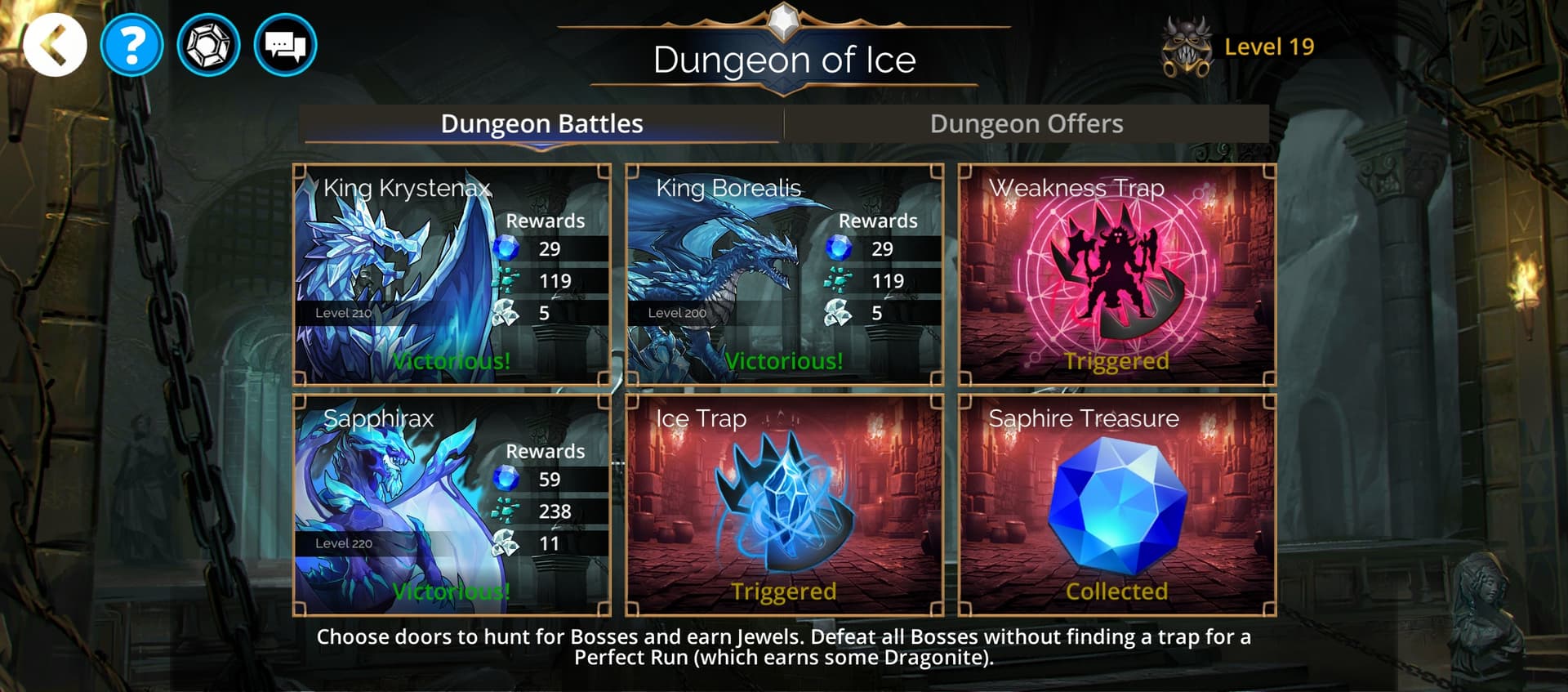Screen dimensions: 1568x692
Task: Go back with the arrow button
Action: click(x=55, y=46)
